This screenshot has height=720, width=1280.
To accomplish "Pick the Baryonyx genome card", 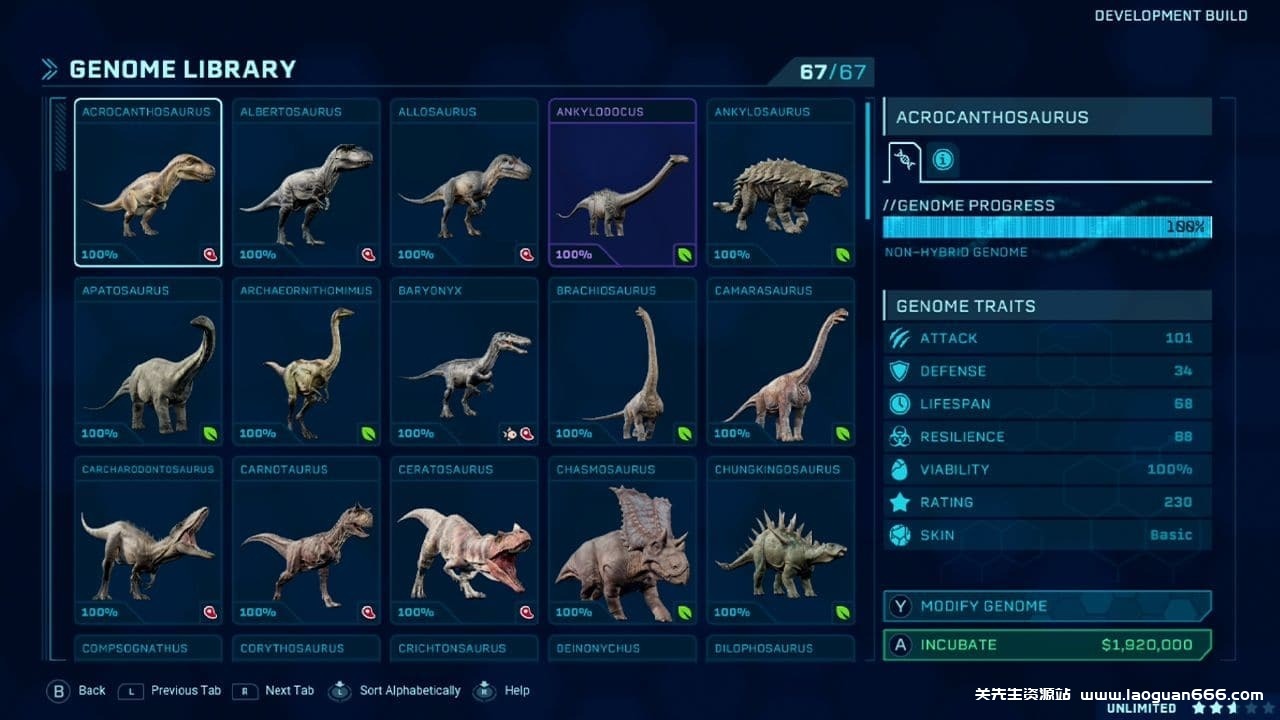I will 464,362.
